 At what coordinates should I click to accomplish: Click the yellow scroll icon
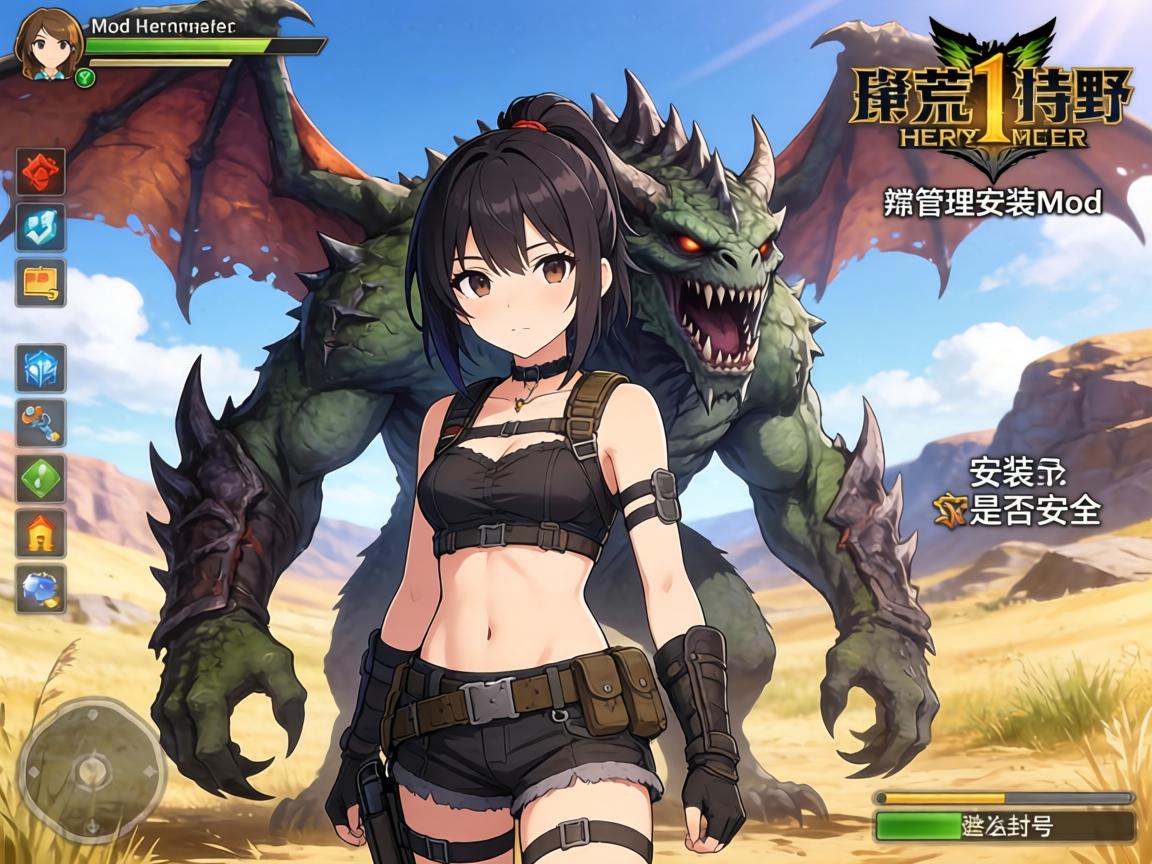[41, 282]
